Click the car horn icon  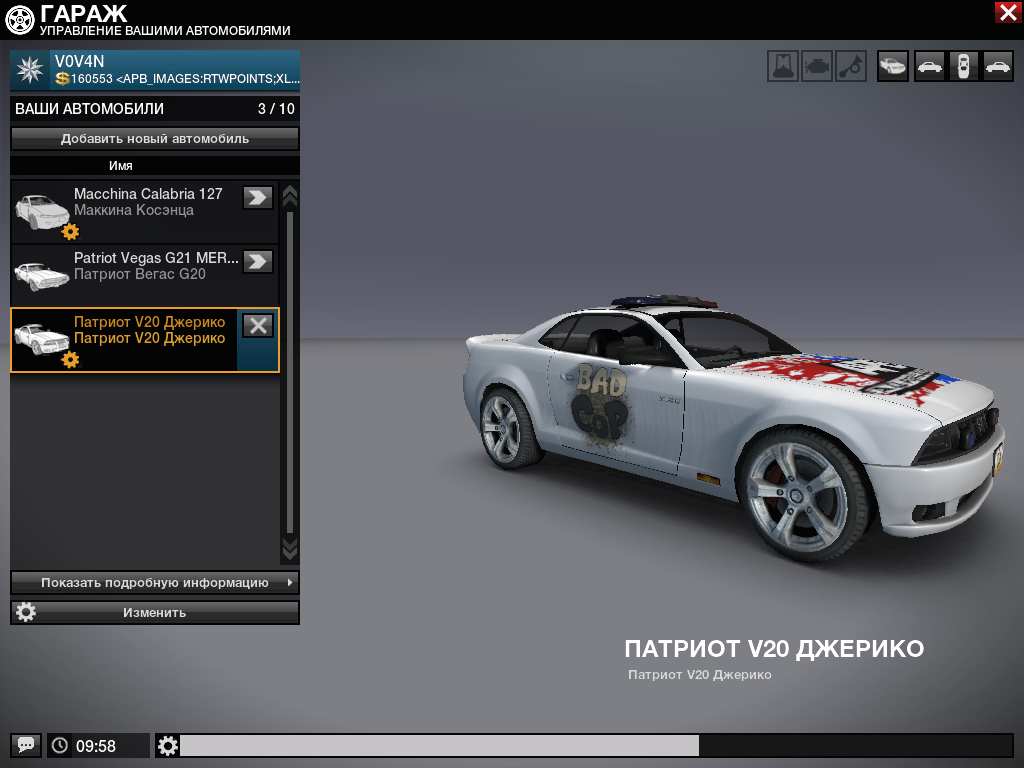click(x=851, y=66)
